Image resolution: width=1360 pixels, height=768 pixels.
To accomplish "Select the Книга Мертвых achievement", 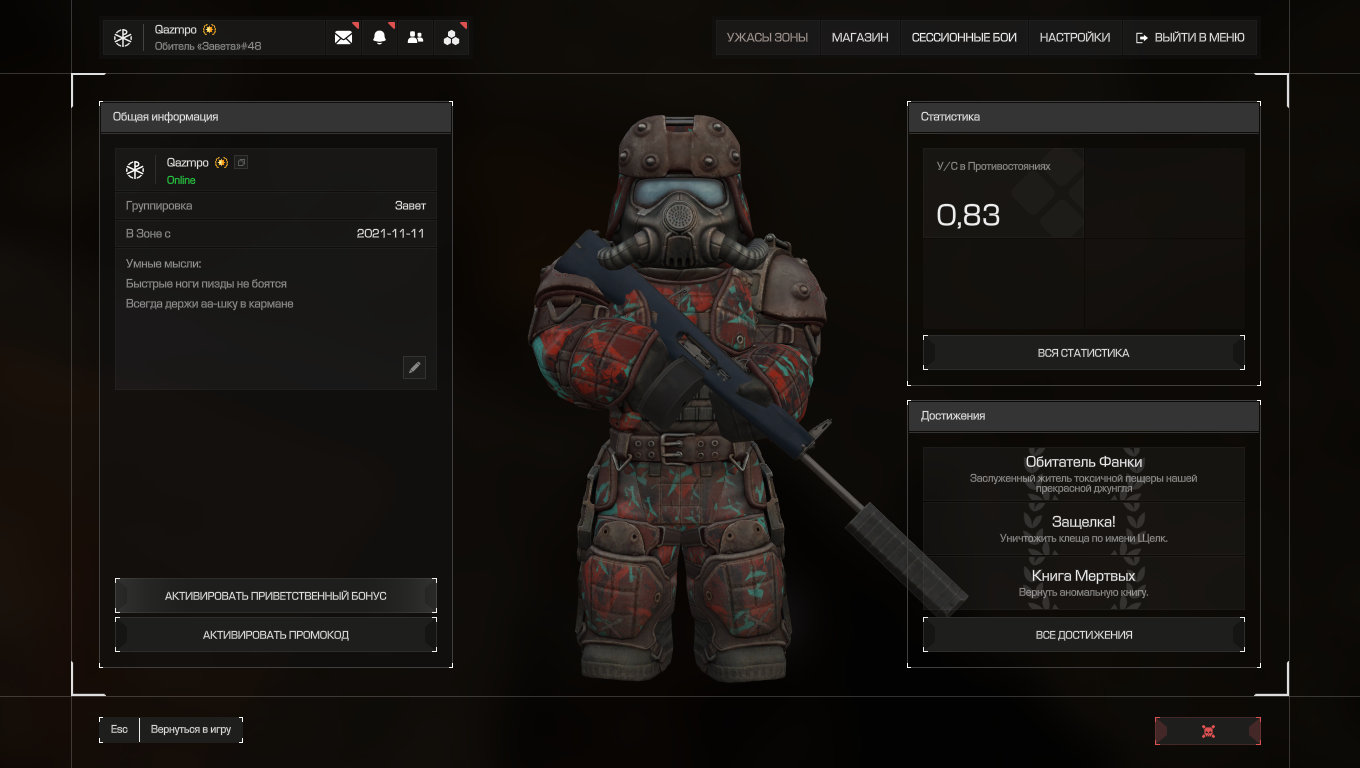I will (1083, 582).
